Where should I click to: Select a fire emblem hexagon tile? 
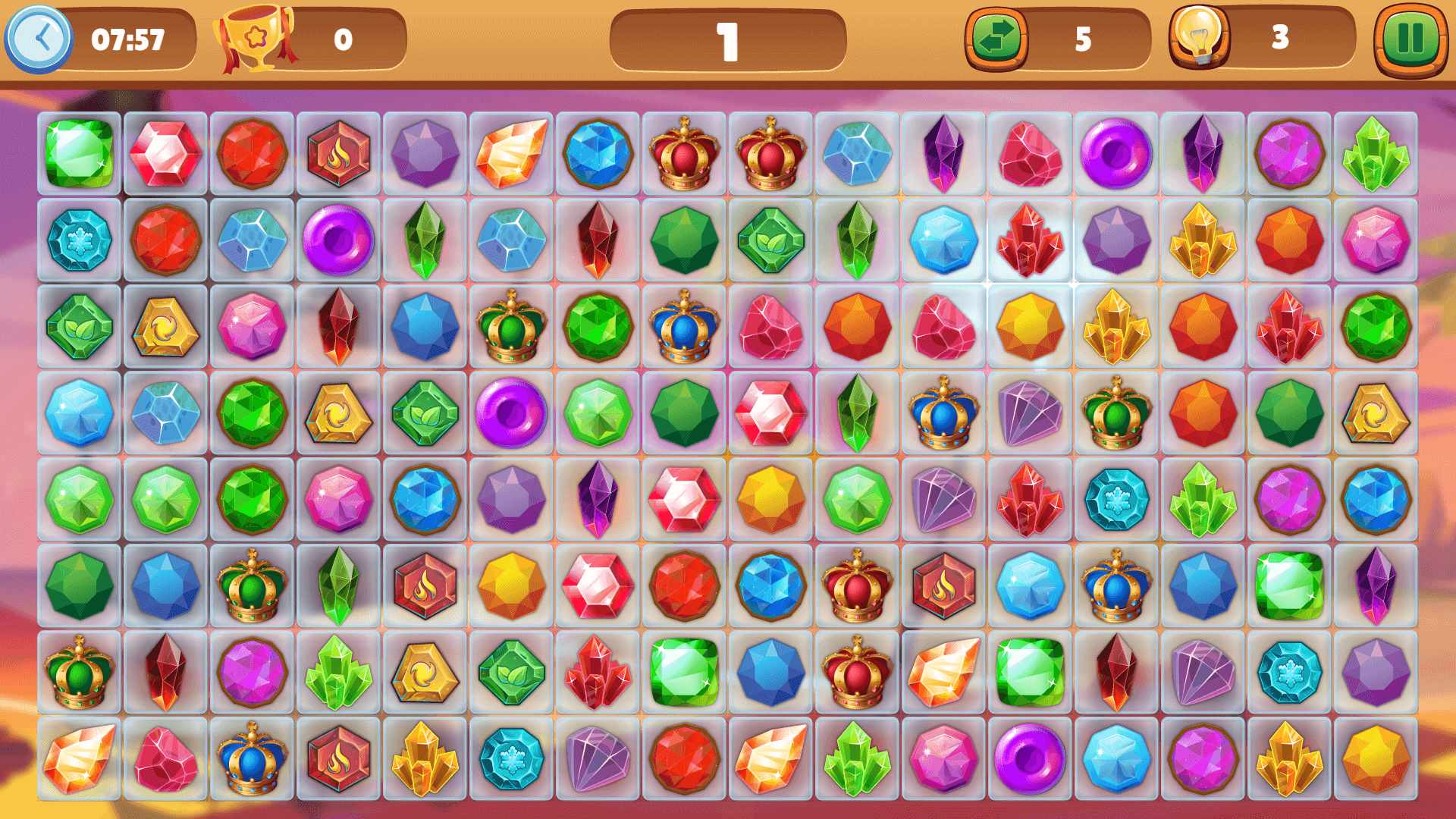(339, 153)
